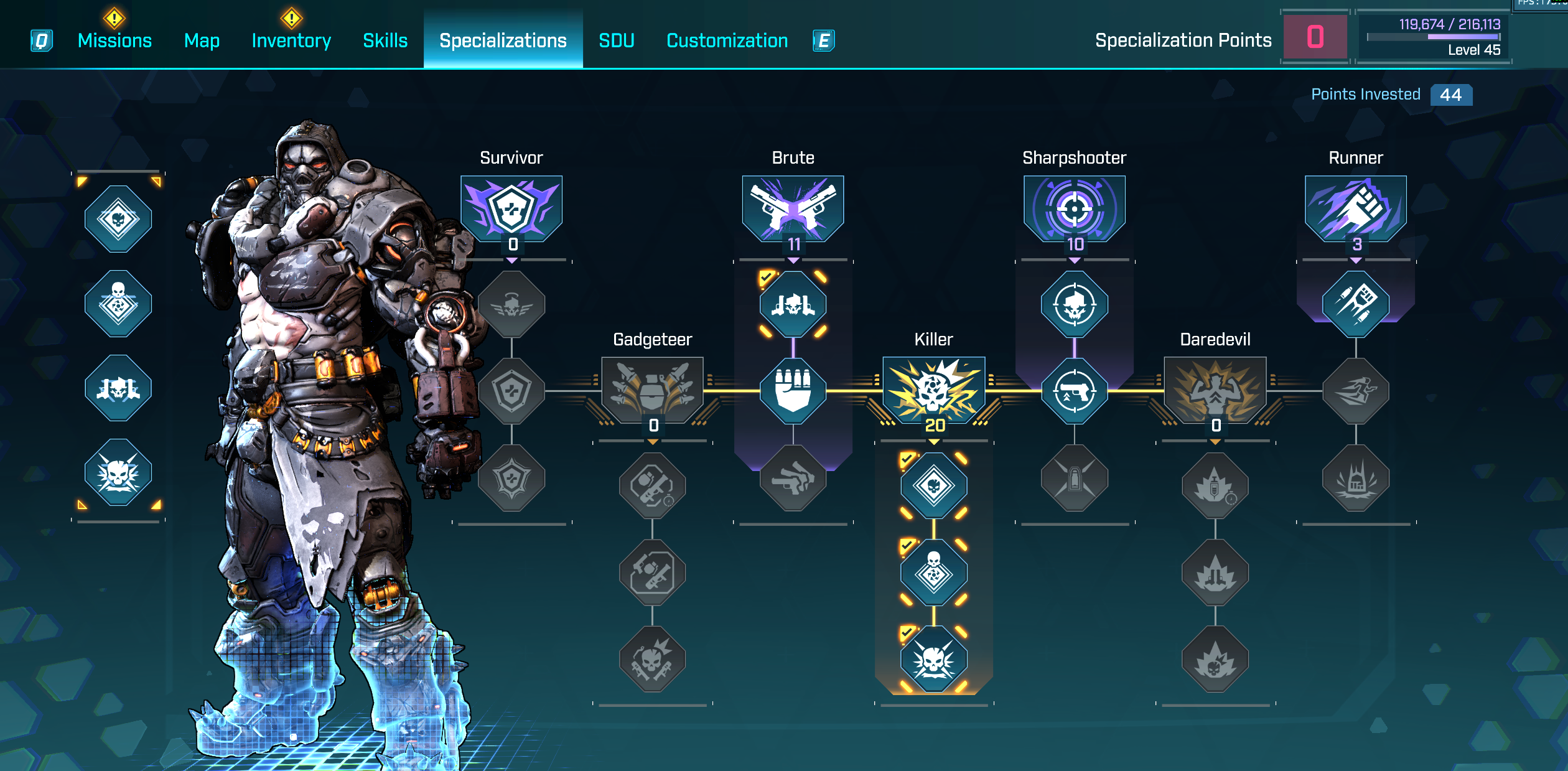Click the Sharpshooter pistol reticle skill node

tap(1074, 391)
